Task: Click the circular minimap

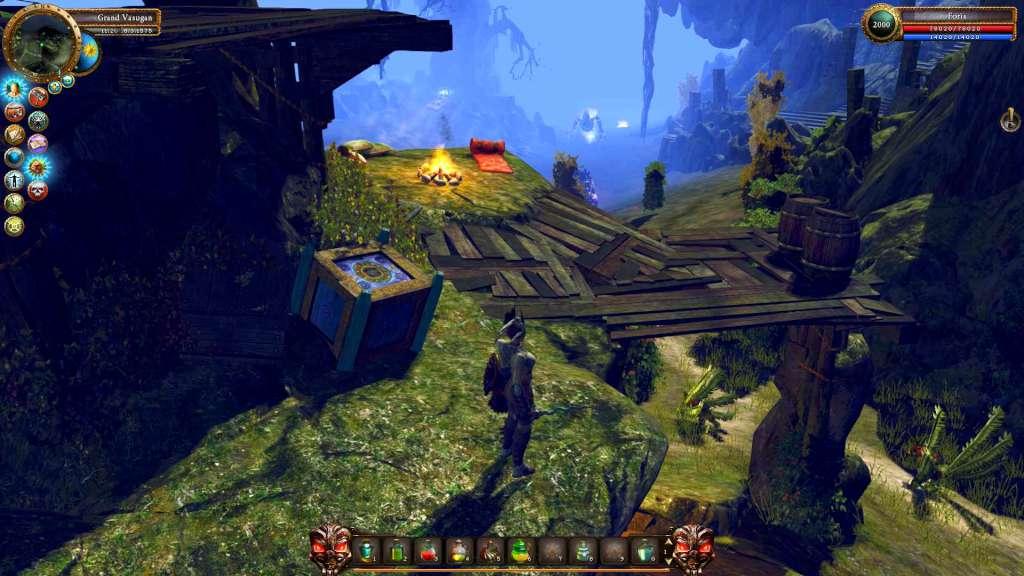Action: coord(41,42)
